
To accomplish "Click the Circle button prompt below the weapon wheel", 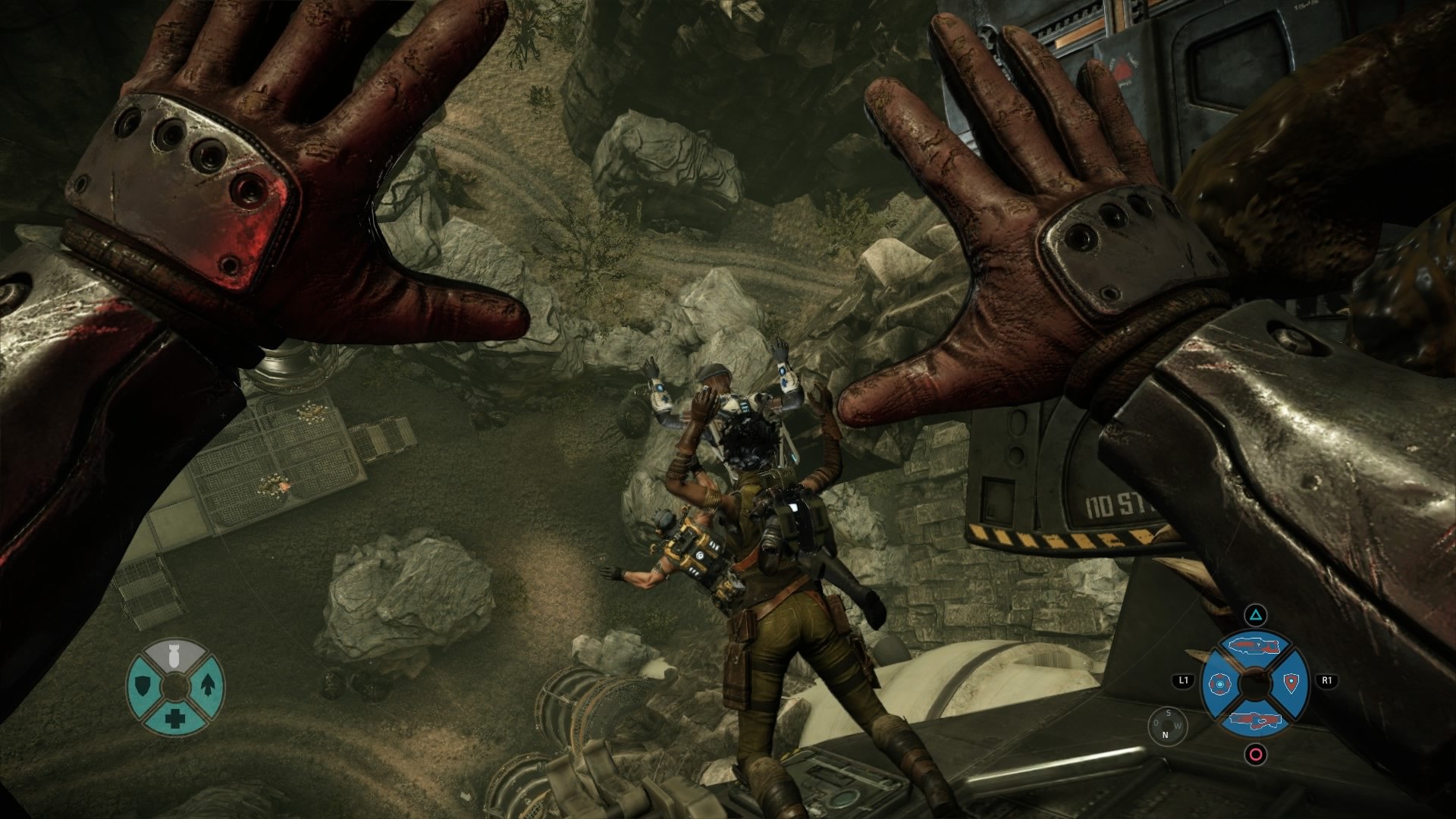I will pyautogui.click(x=1254, y=756).
